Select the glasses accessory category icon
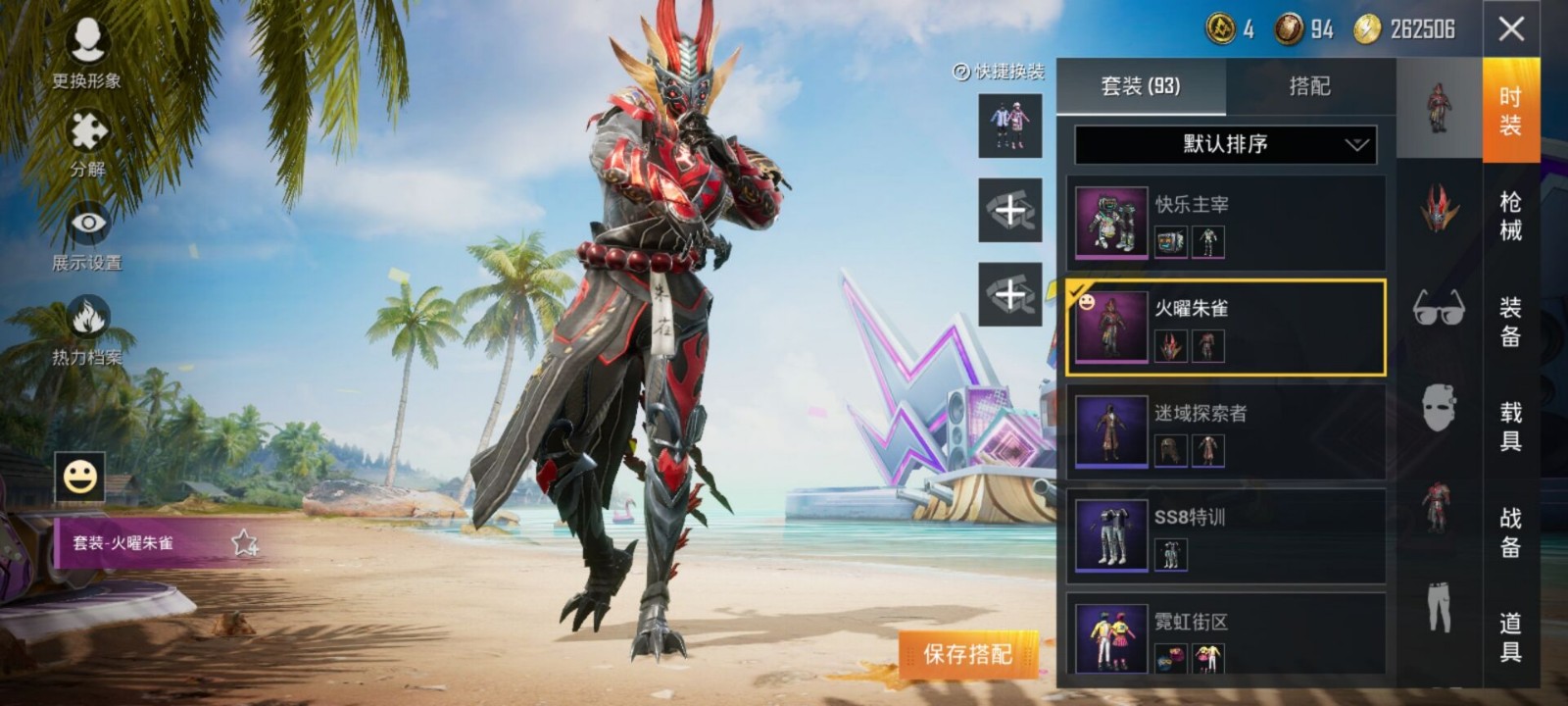This screenshot has width=1568, height=706. click(1439, 308)
